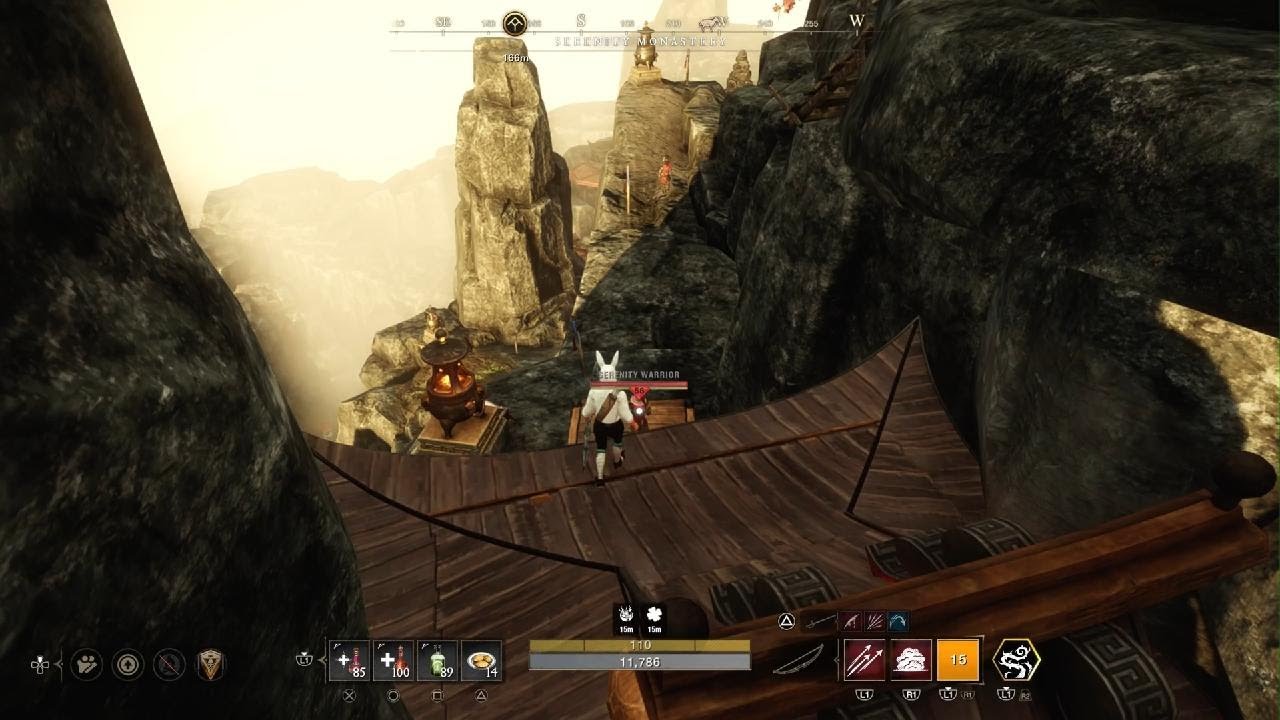Screen dimensions: 1280x720
Task: Use the green potion with 89 remaining
Action: [x=437, y=660]
